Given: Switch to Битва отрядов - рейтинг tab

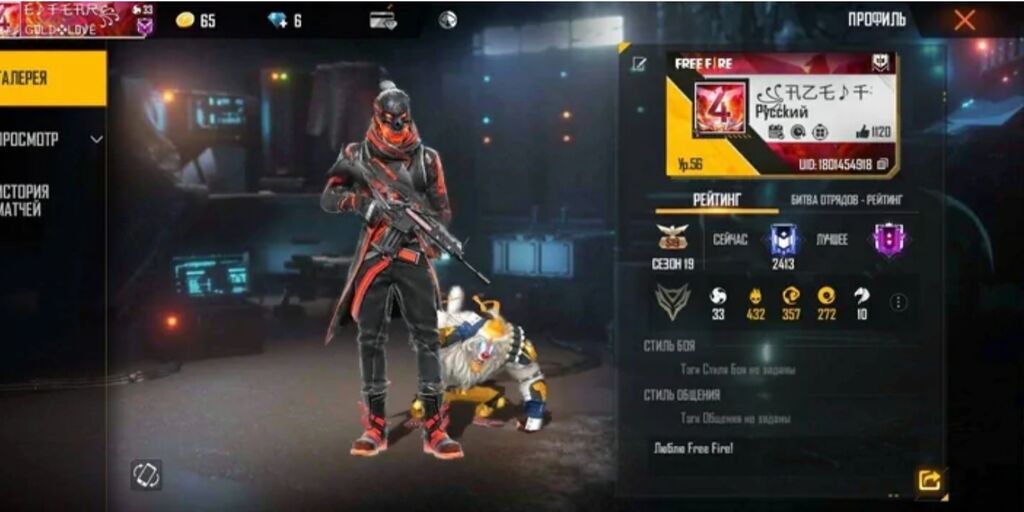Looking at the screenshot, I should pyautogui.click(x=846, y=200).
